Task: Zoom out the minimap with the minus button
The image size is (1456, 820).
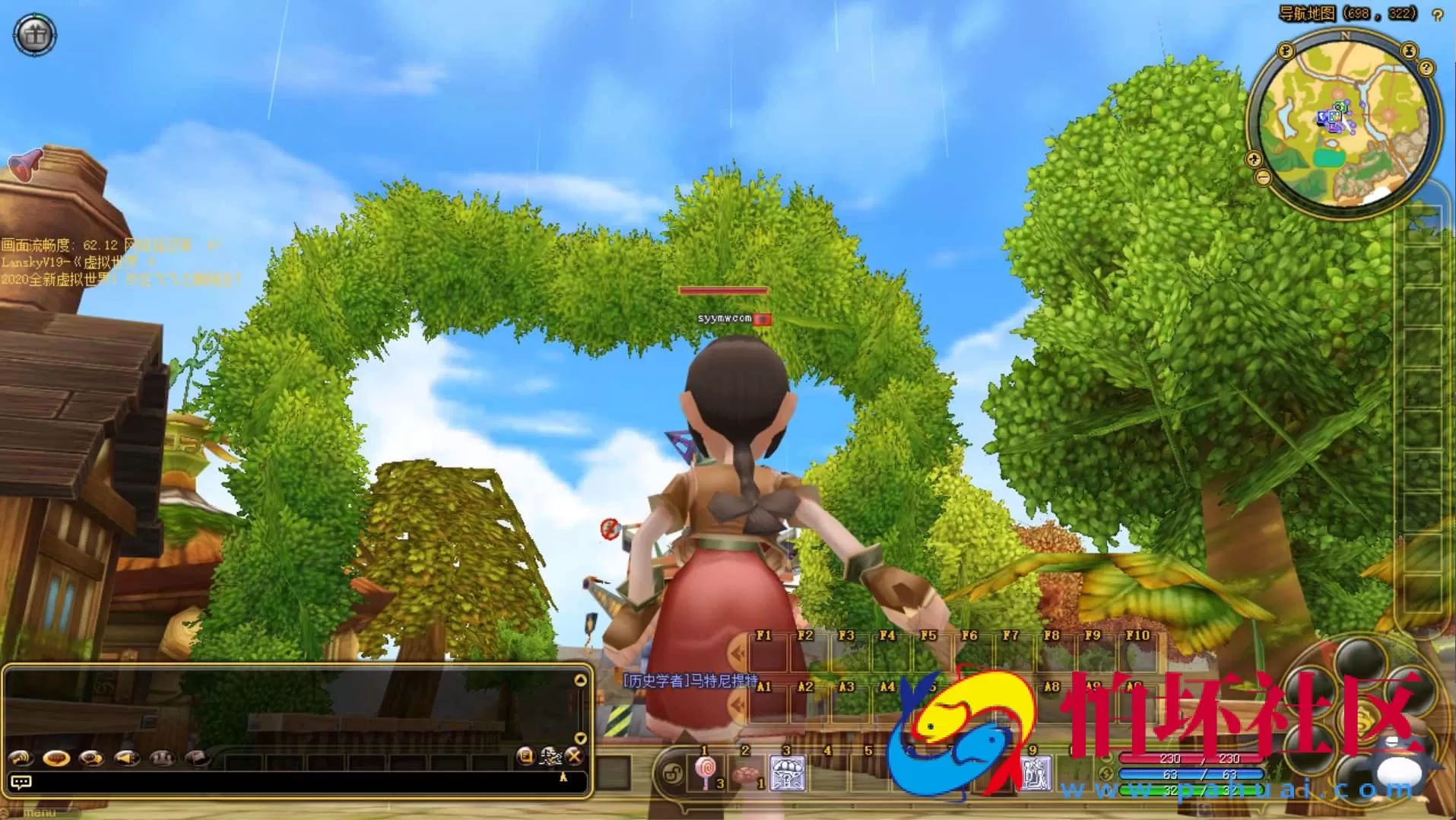Action: 1263,176
